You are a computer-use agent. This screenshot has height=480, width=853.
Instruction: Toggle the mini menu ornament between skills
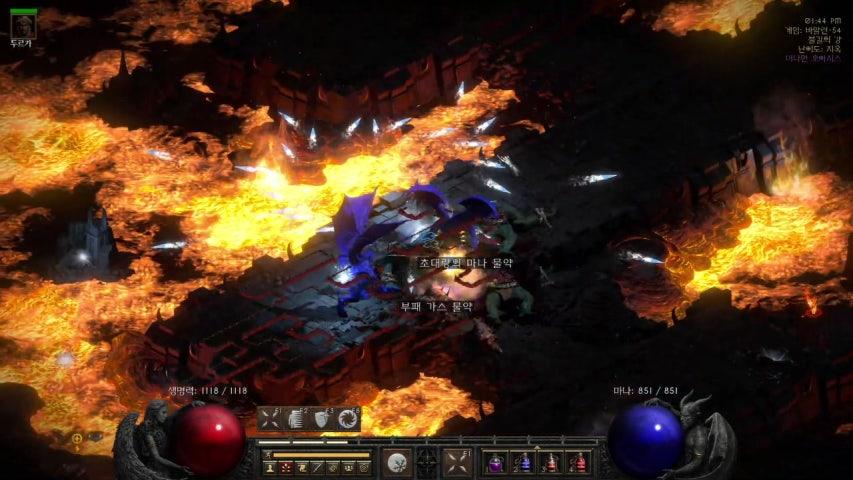(x=427, y=462)
